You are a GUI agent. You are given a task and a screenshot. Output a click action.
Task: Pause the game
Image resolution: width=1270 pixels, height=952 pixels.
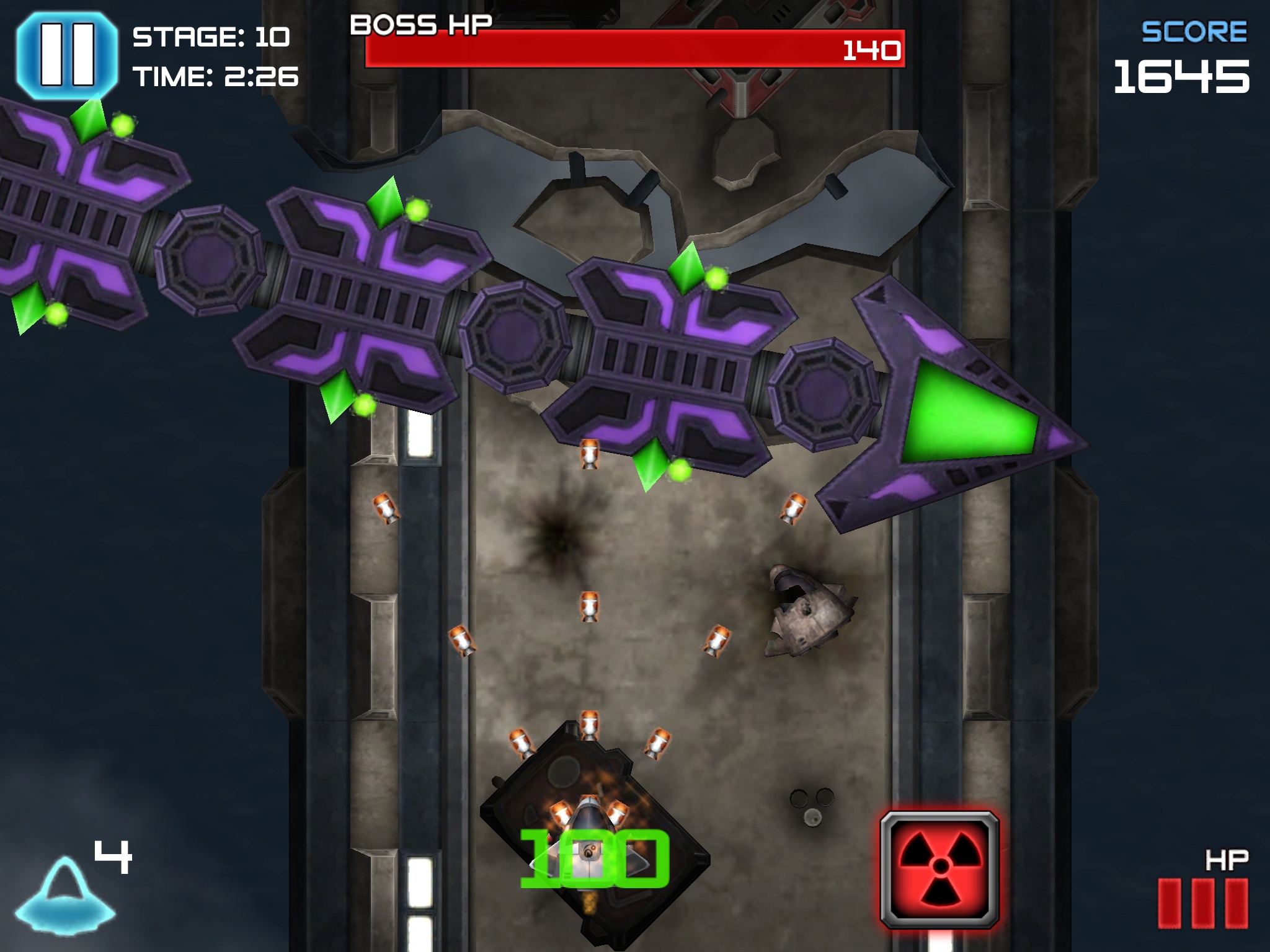click(67, 55)
